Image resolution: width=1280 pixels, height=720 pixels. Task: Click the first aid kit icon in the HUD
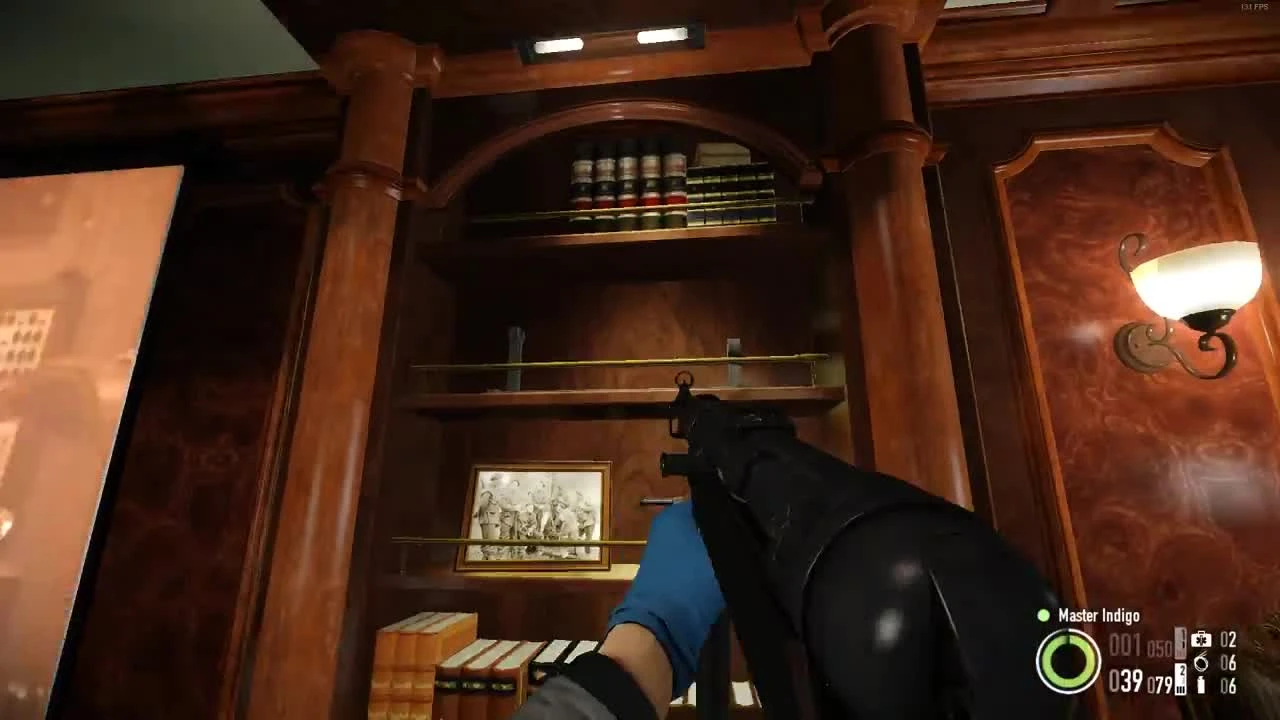tap(1201, 639)
